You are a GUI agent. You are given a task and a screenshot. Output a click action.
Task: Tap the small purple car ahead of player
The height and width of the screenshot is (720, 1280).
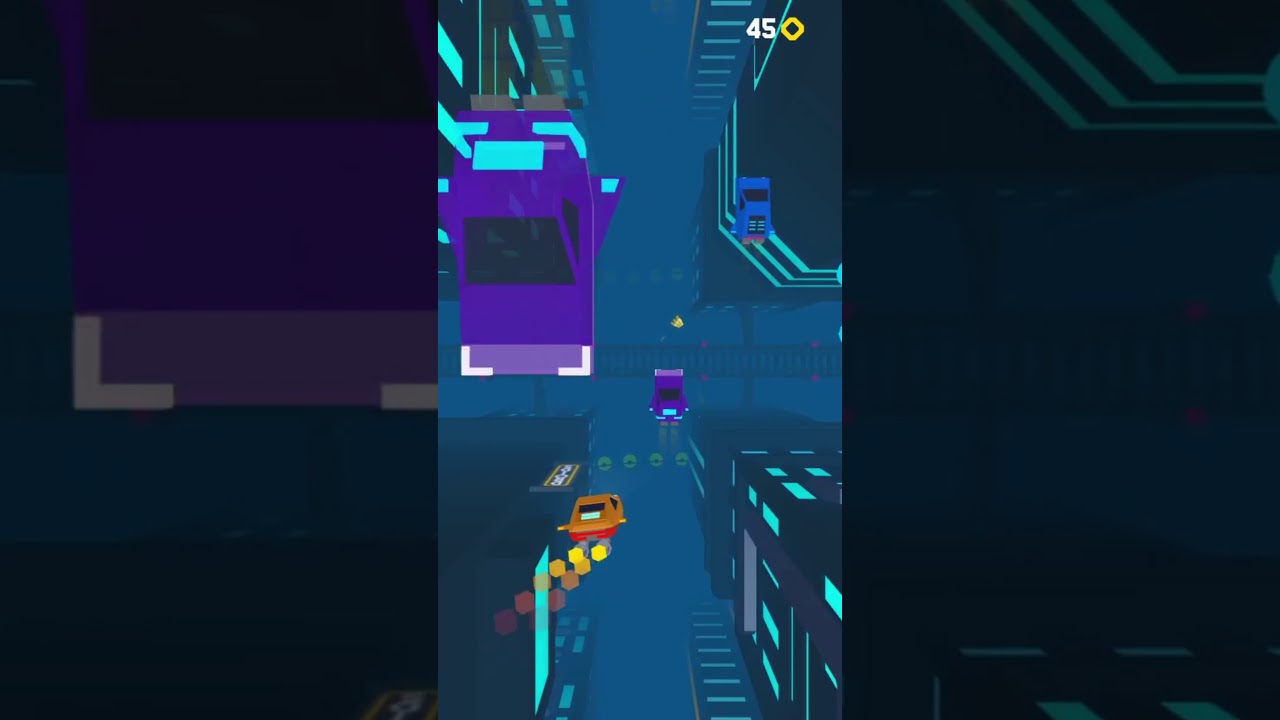668,395
